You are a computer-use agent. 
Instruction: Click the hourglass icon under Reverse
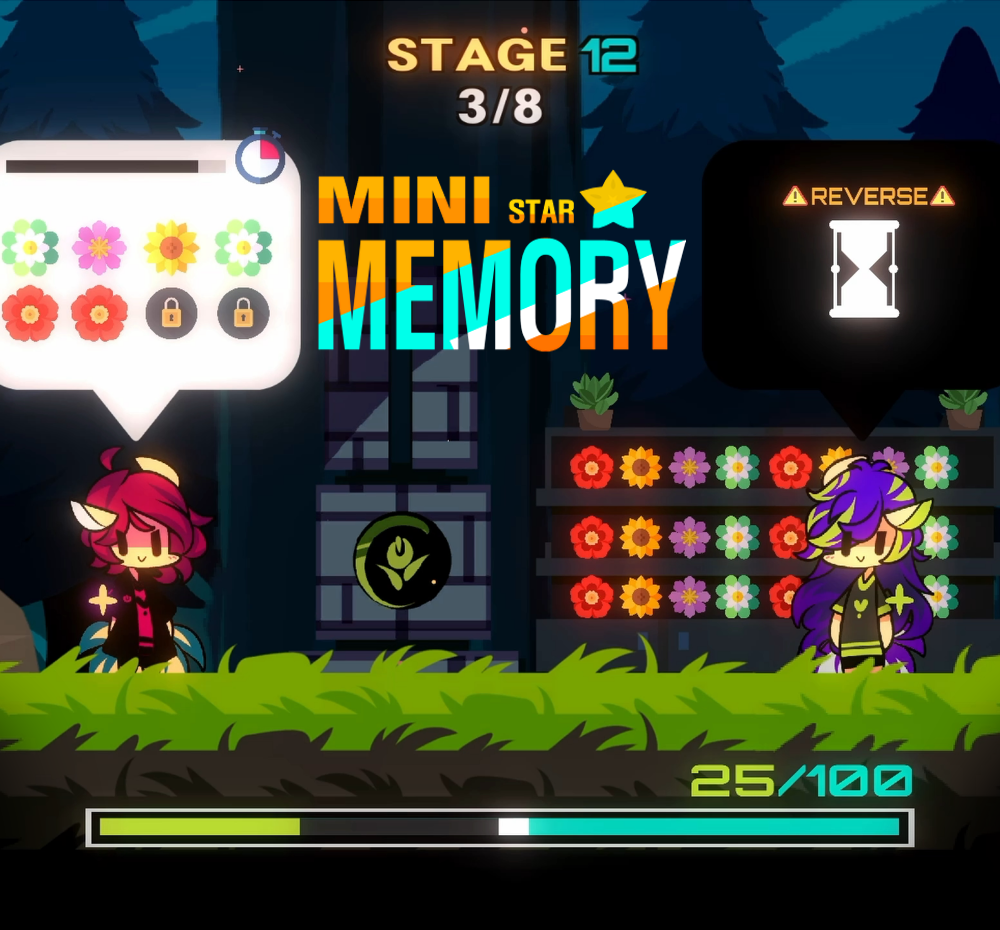[x=865, y=270]
